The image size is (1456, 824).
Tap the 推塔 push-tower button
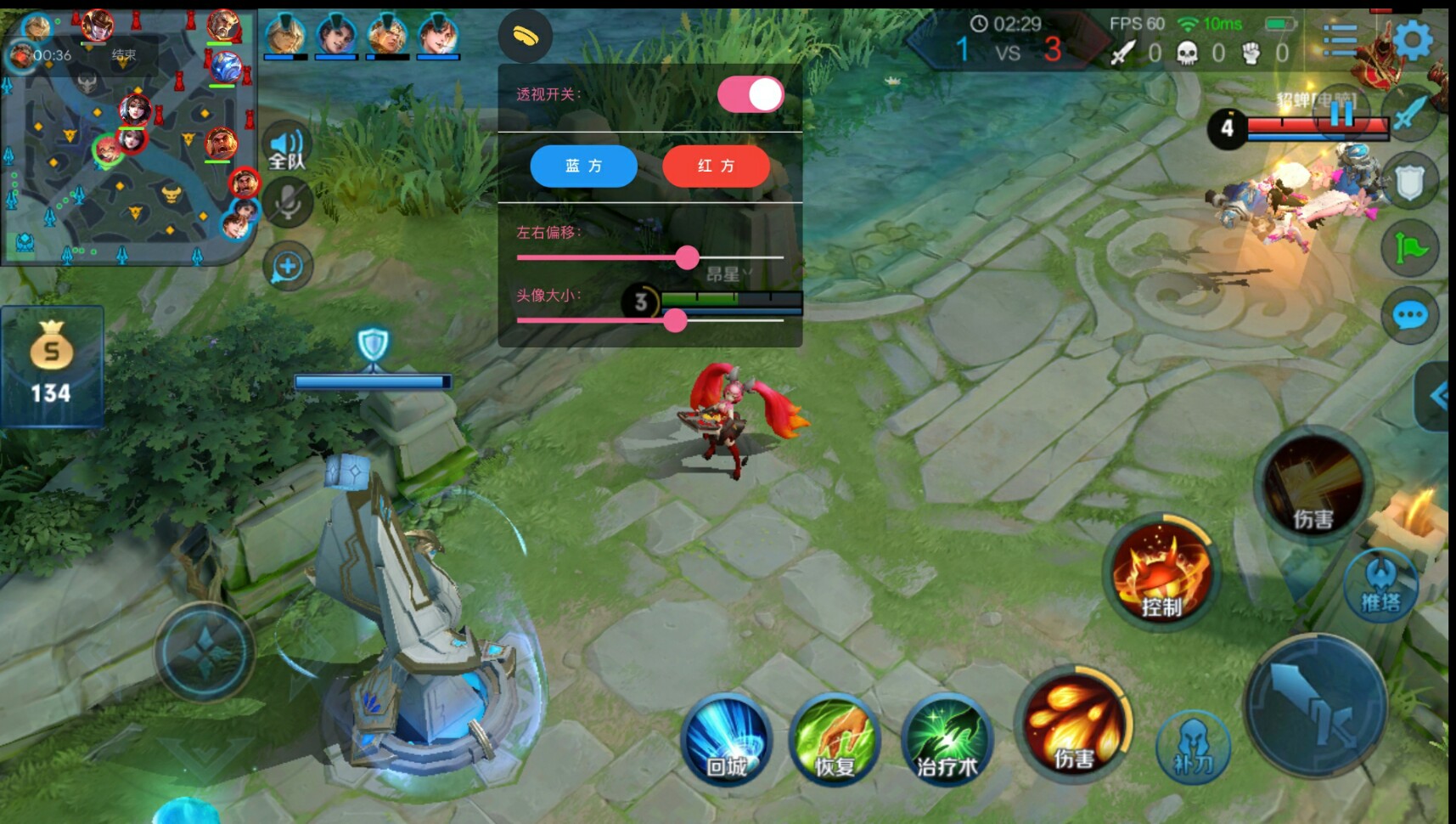point(1381,586)
